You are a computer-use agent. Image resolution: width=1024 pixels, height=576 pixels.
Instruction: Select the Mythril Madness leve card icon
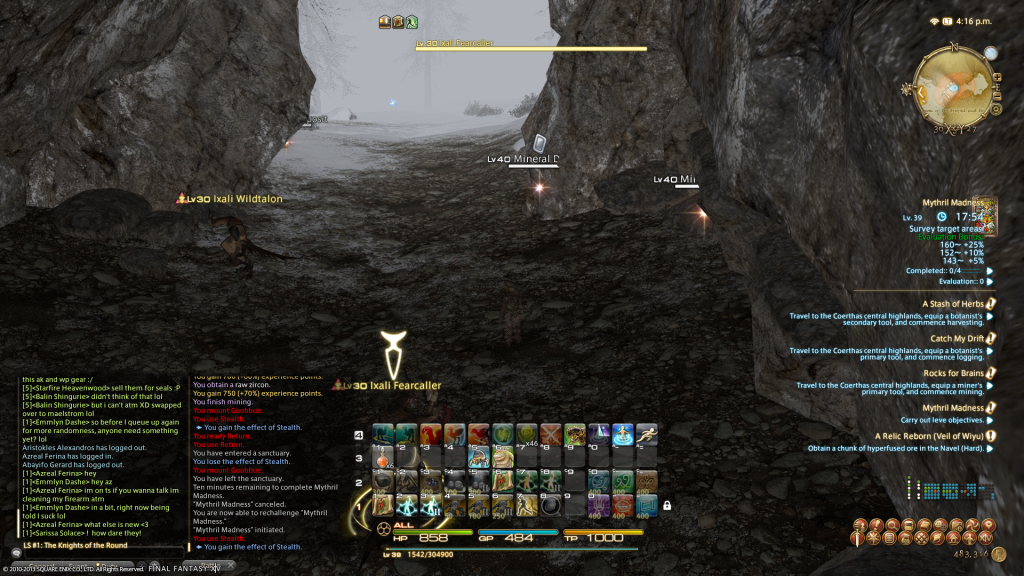(985, 213)
